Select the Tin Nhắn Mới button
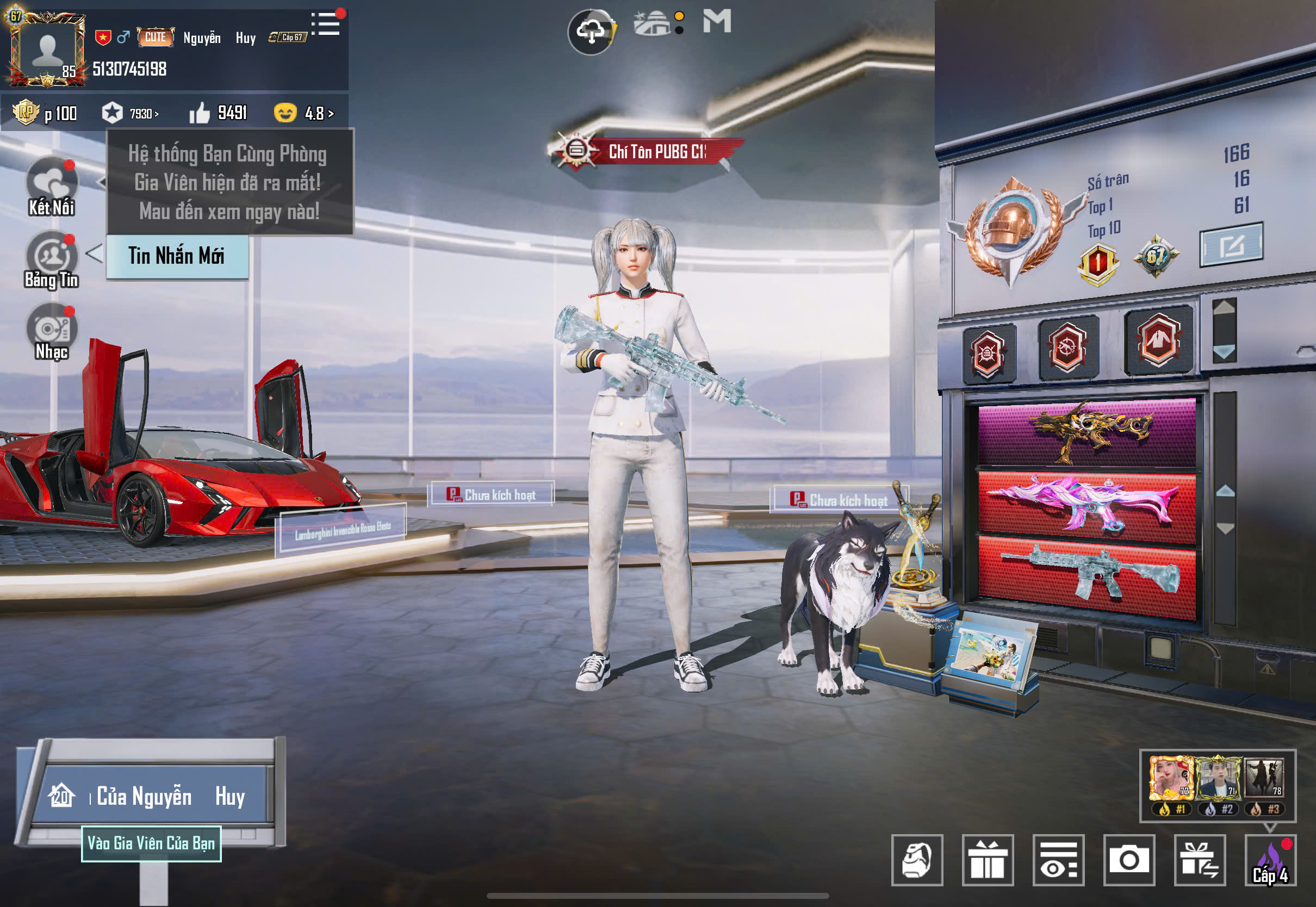This screenshot has width=1316, height=907. tap(177, 256)
